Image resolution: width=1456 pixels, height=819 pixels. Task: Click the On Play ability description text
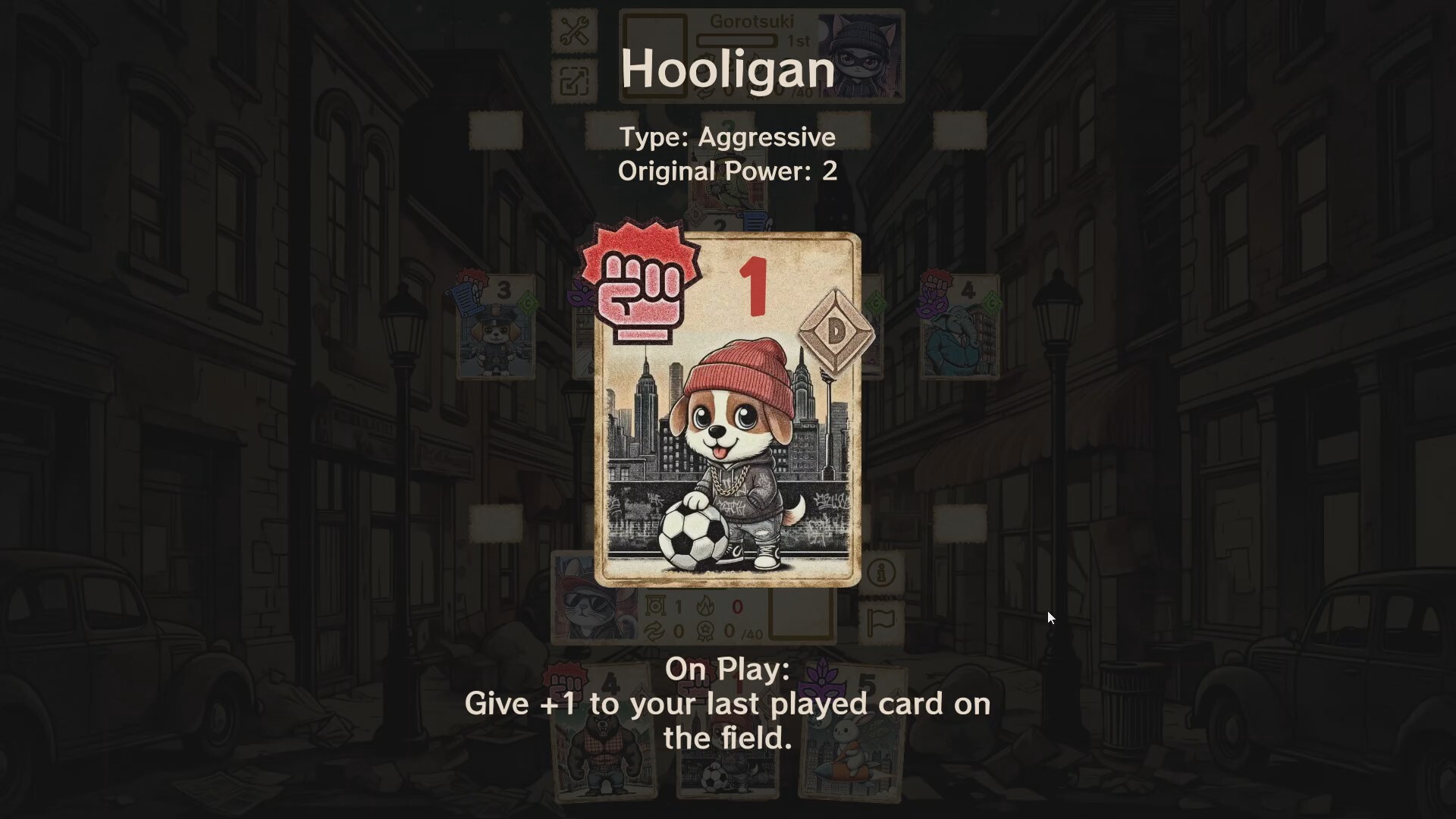[726, 704]
